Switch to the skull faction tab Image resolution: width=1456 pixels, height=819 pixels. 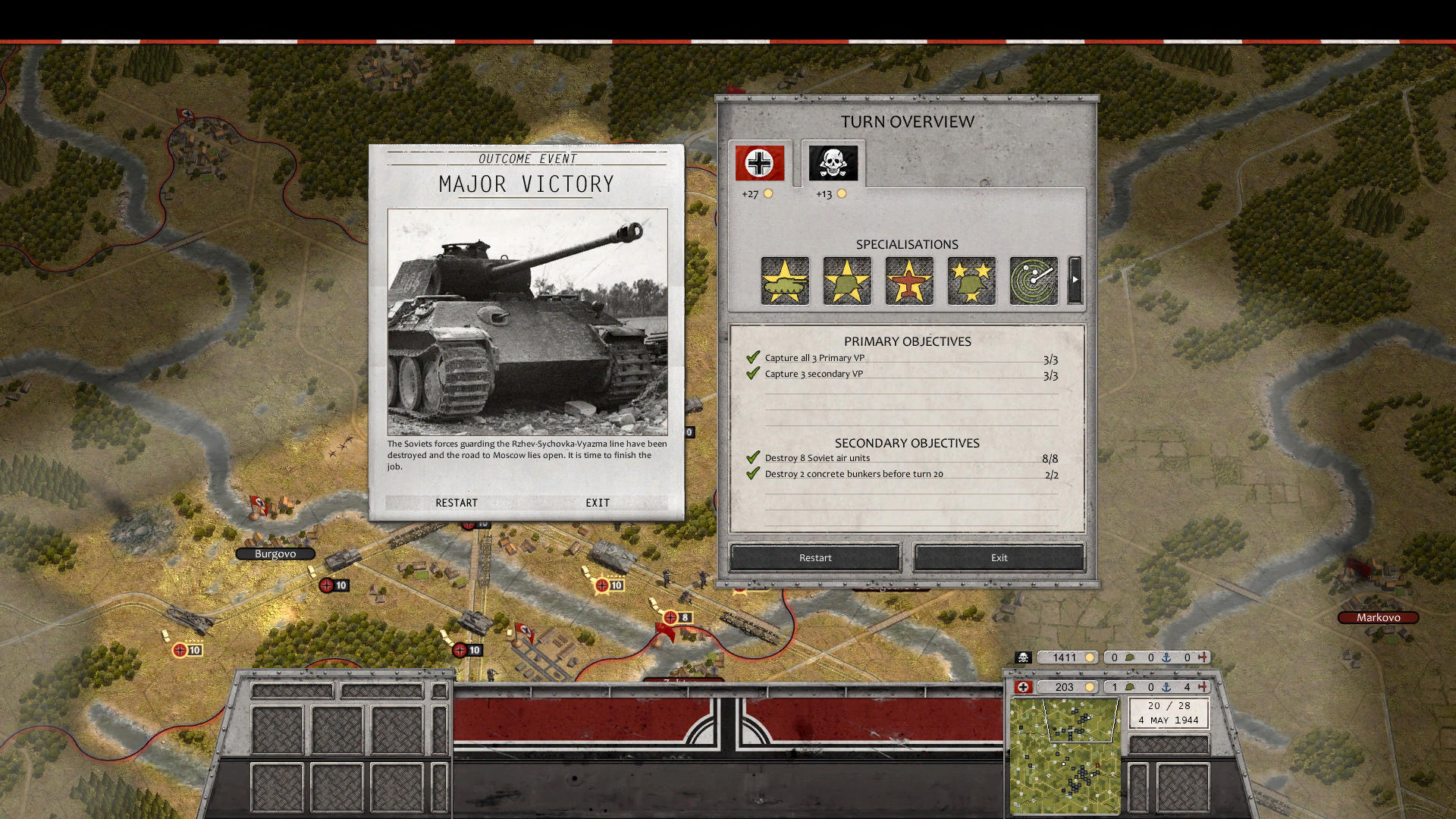(832, 162)
